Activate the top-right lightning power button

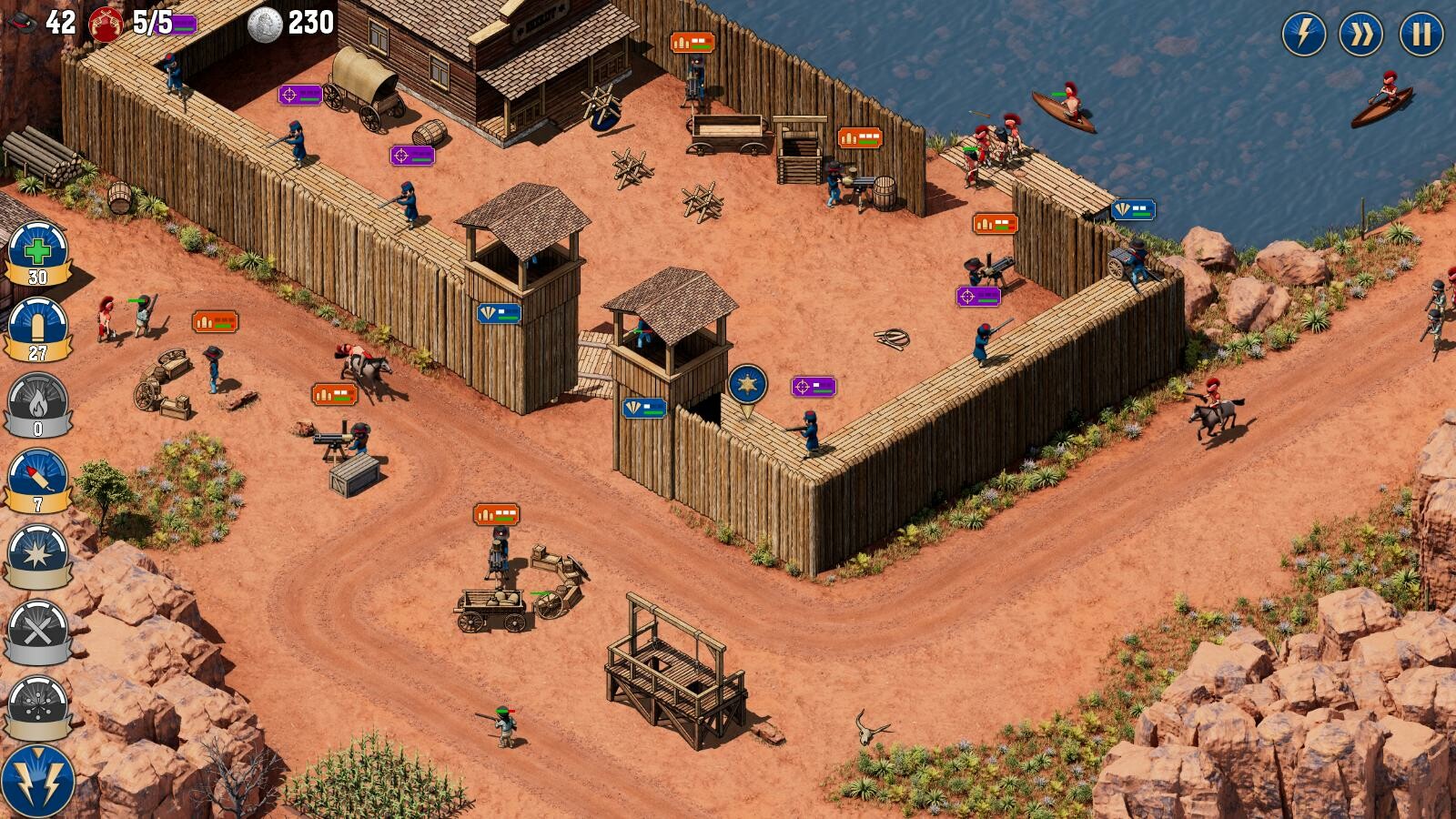[1304, 35]
